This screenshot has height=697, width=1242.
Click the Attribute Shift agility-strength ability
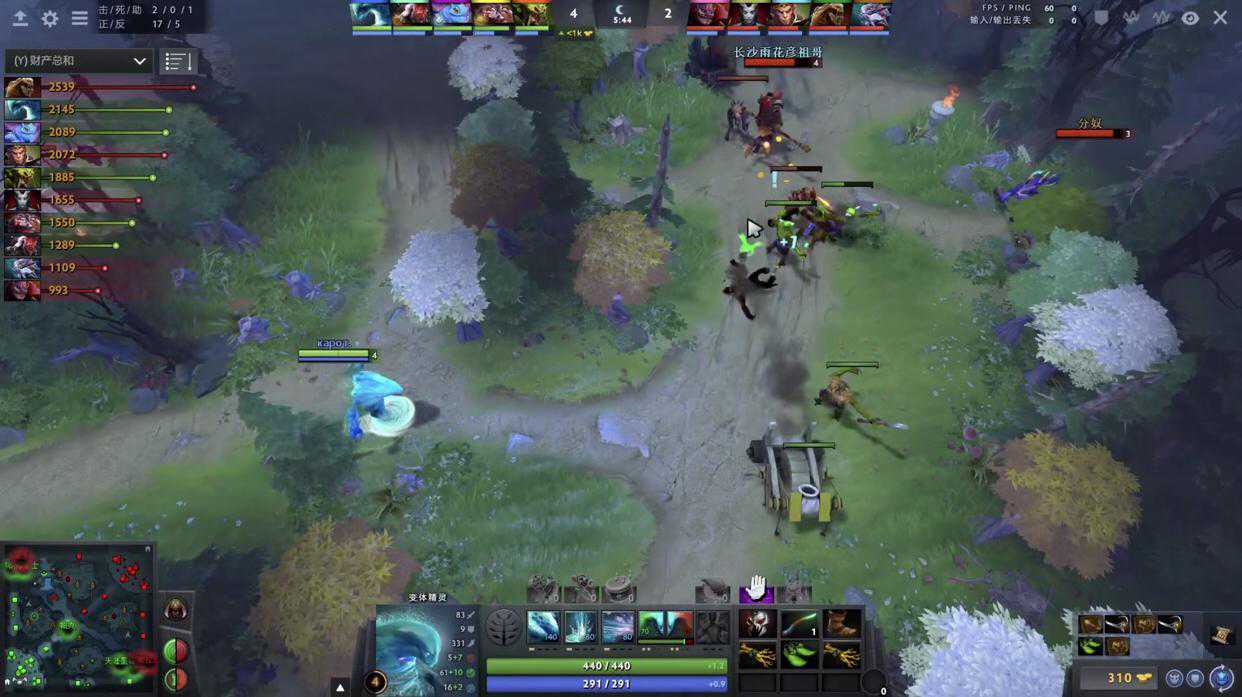[665, 627]
